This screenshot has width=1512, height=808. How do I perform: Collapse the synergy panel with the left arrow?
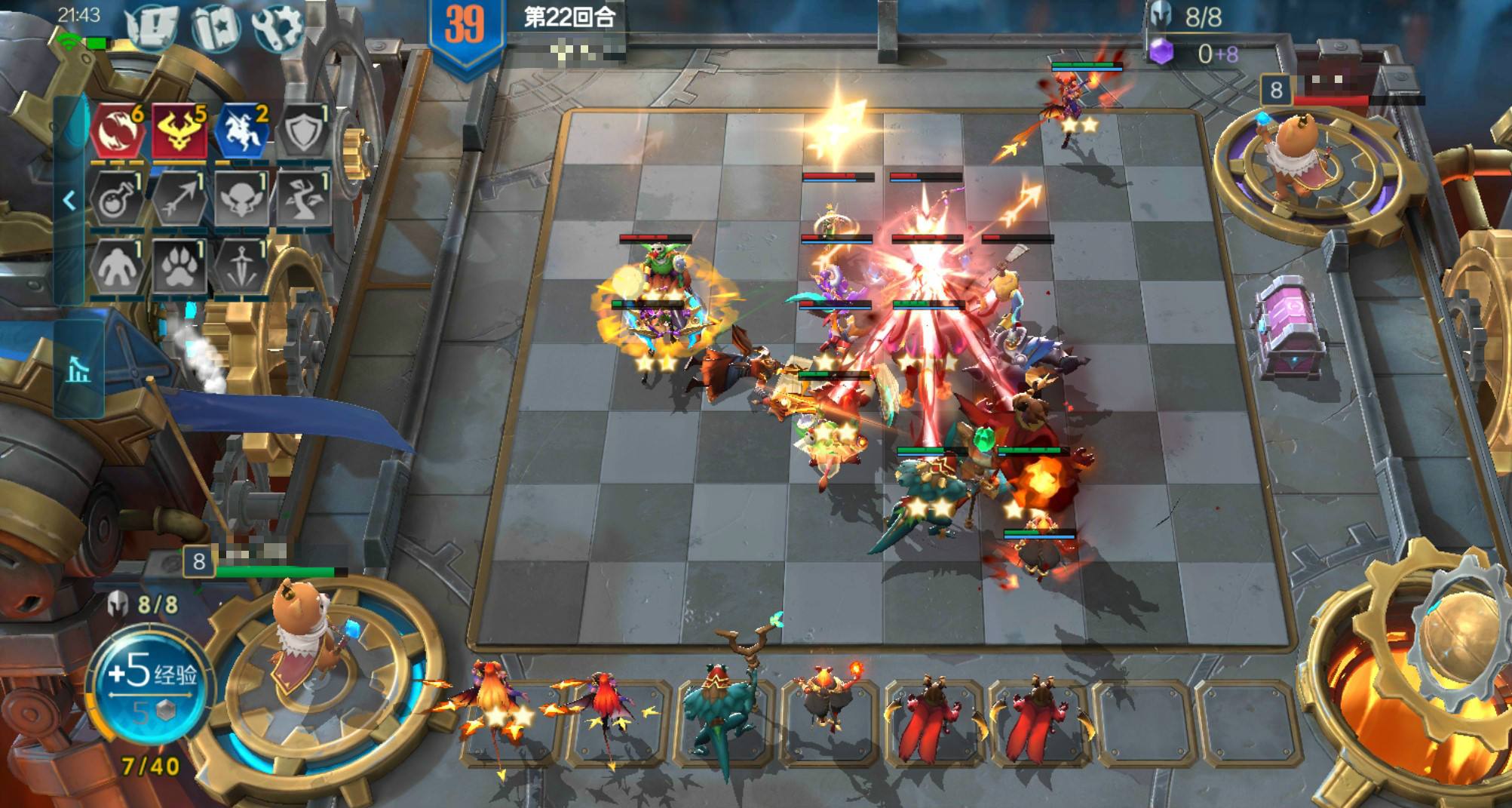(69, 201)
